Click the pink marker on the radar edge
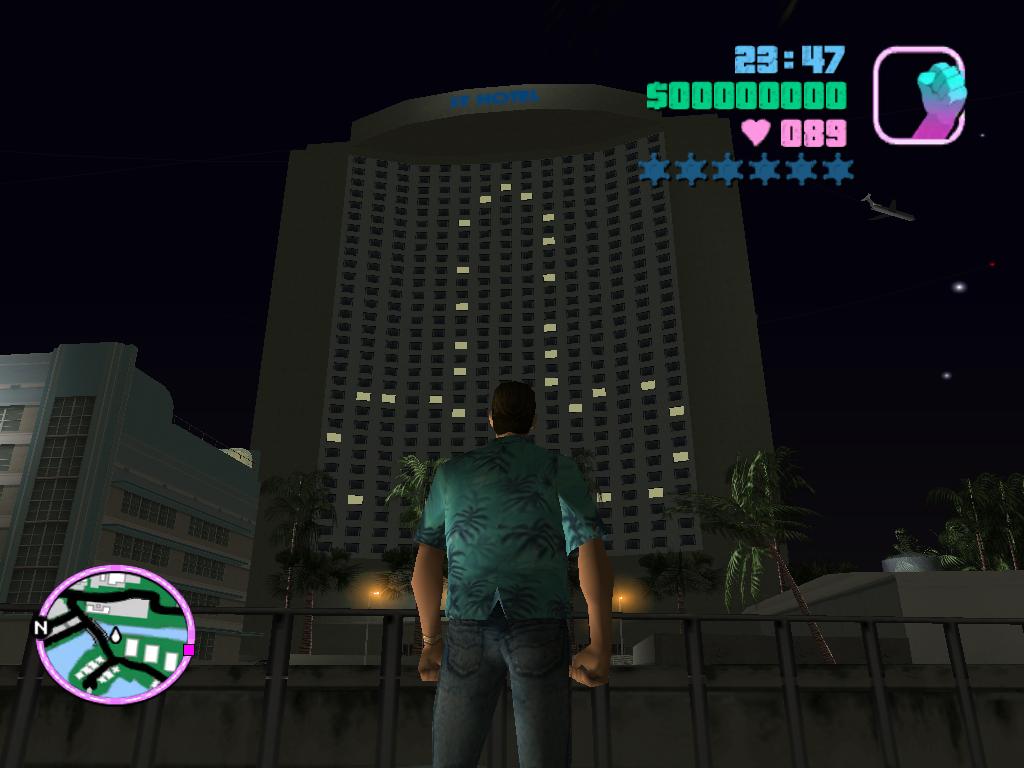 188,650
